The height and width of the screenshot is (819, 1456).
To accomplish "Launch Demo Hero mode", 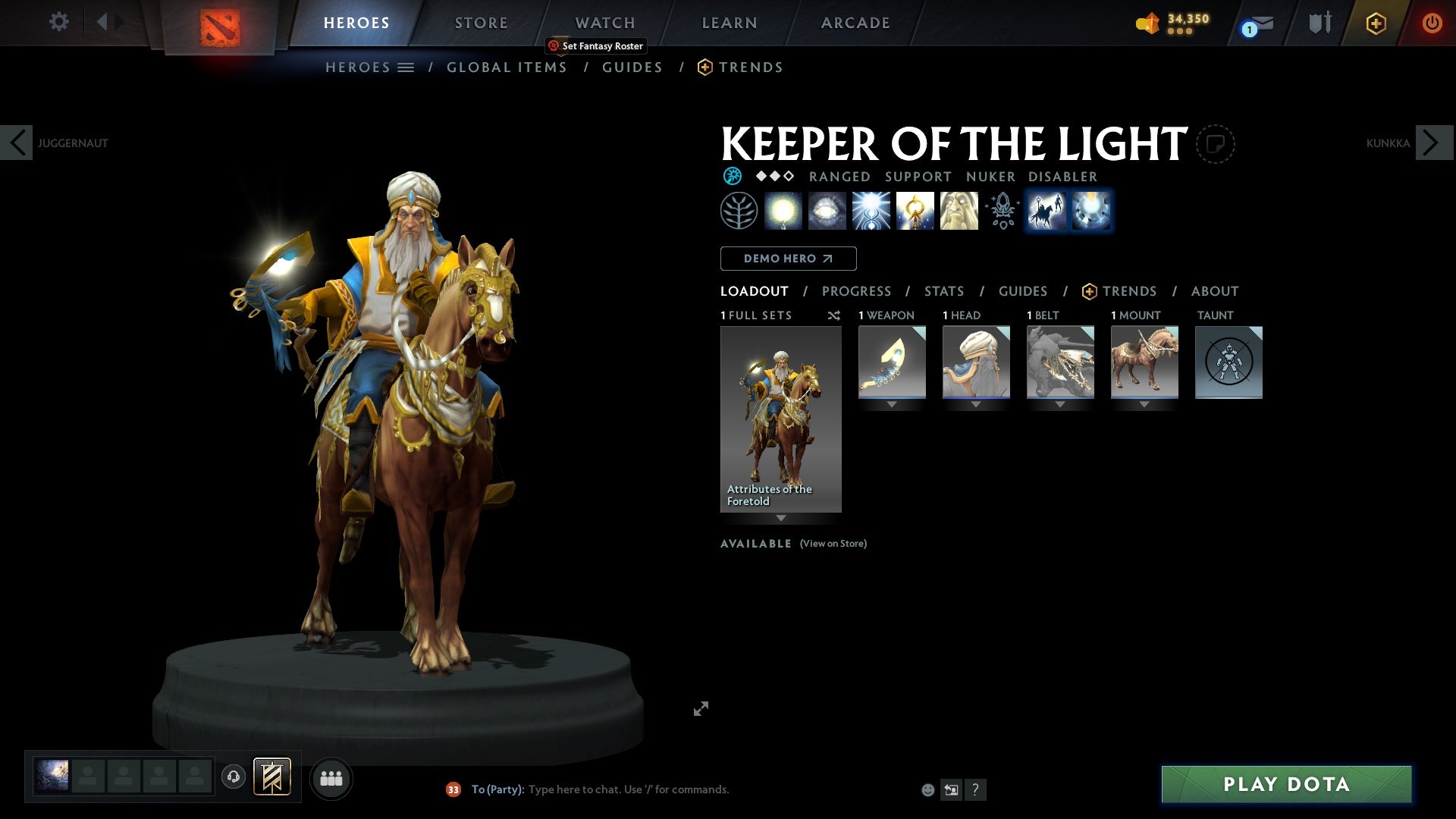I will pyautogui.click(x=788, y=259).
